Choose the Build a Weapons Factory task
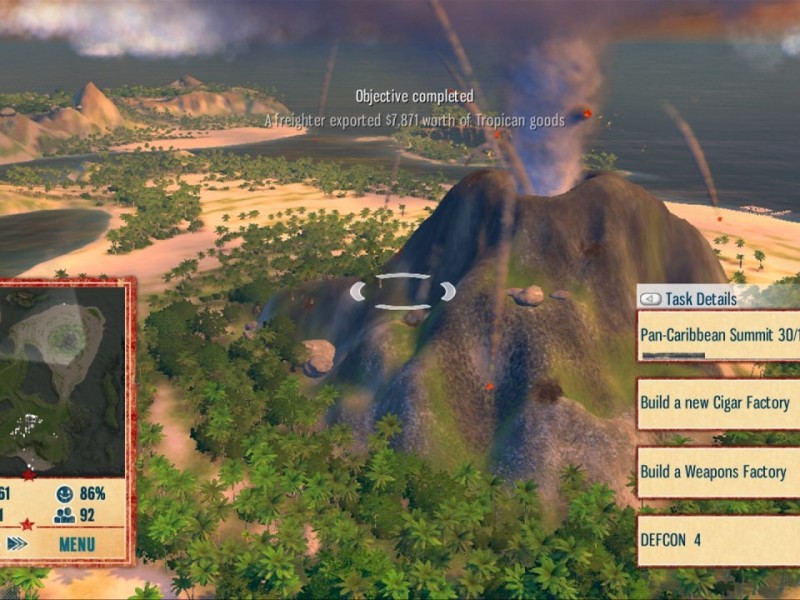The image size is (800, 600). click(x=718, y=472)
